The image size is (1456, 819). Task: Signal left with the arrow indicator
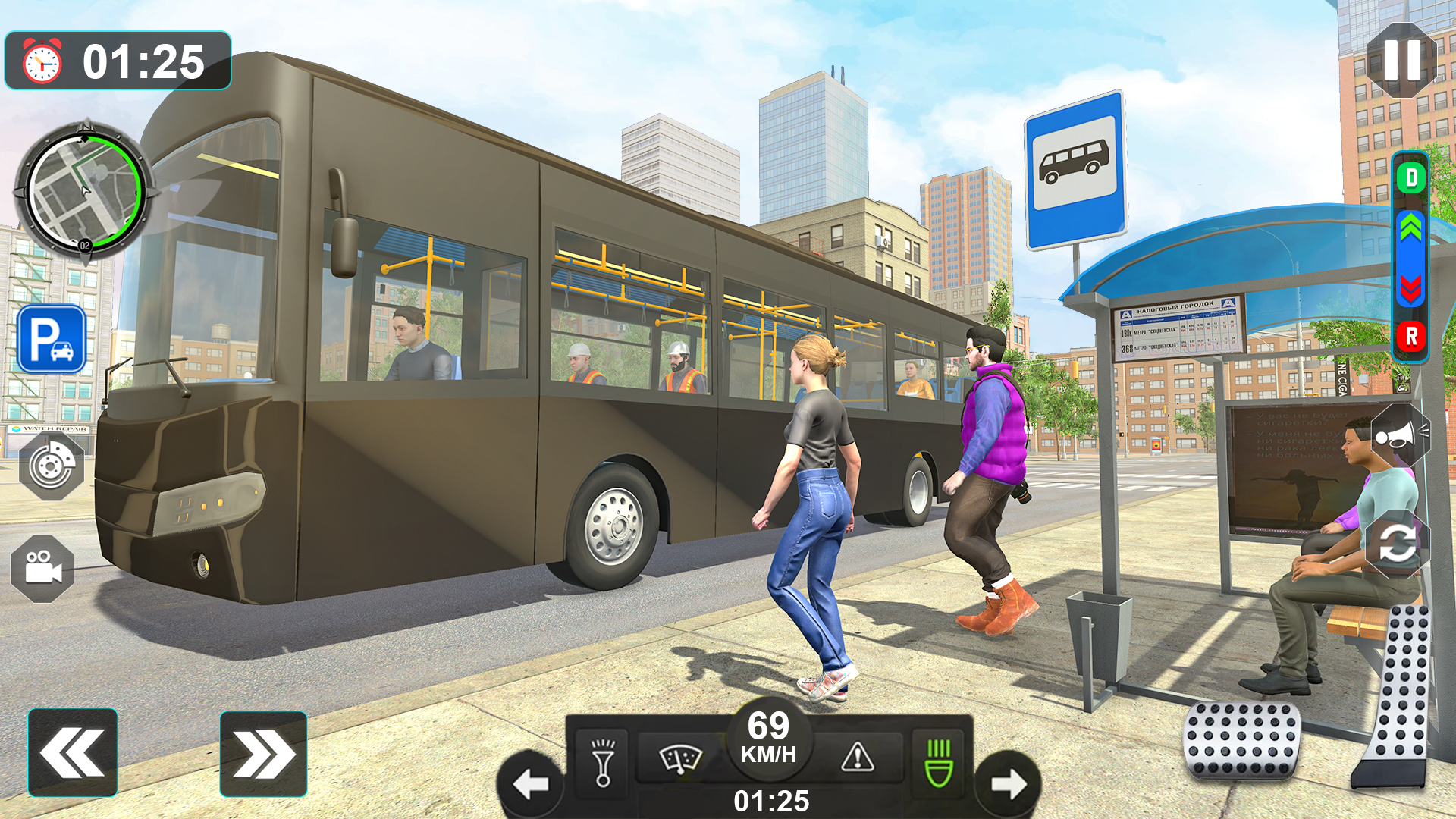(531, 784)
